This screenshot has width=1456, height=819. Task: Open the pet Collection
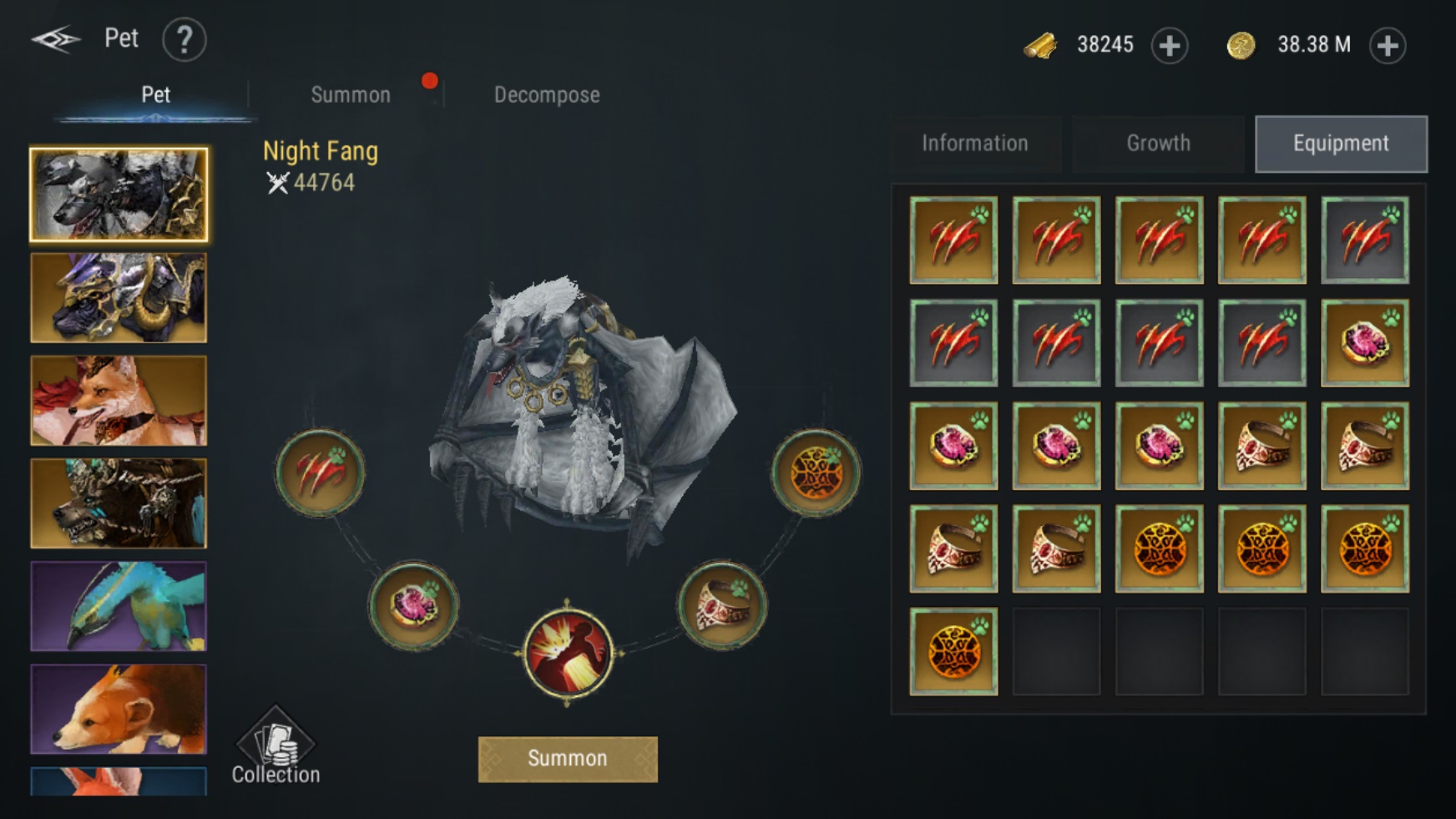(x=276, y=747)
